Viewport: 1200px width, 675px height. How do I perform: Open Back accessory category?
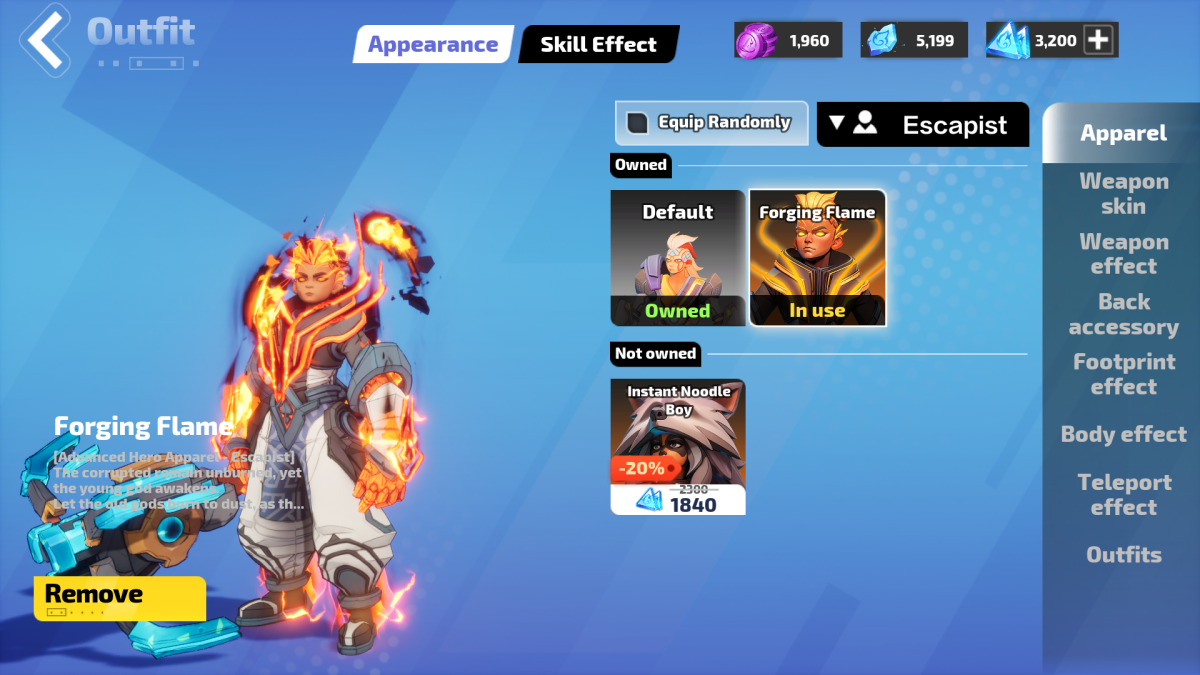[x=1123, y=314]
